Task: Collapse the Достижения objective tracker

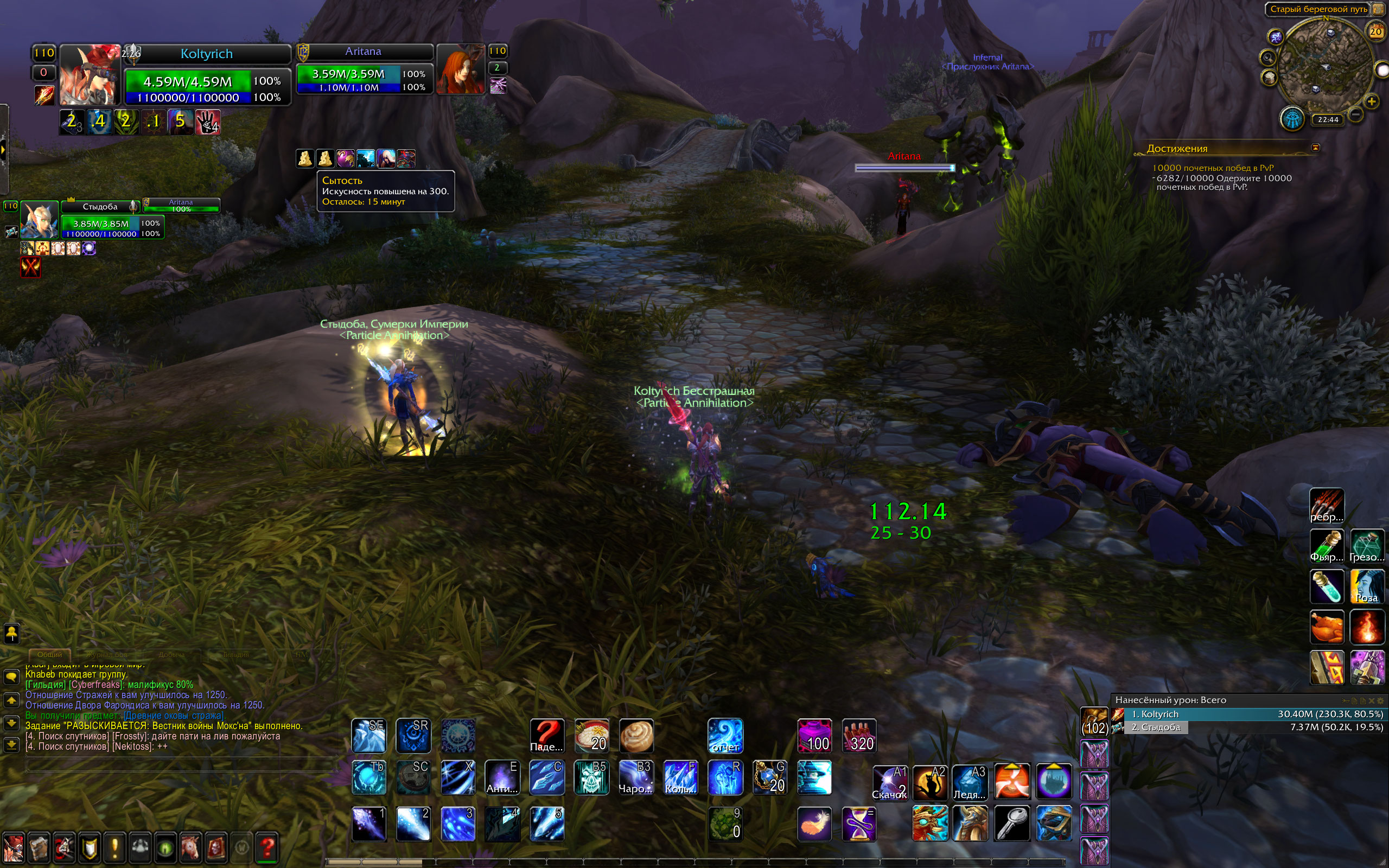Action: (1316, 148)
